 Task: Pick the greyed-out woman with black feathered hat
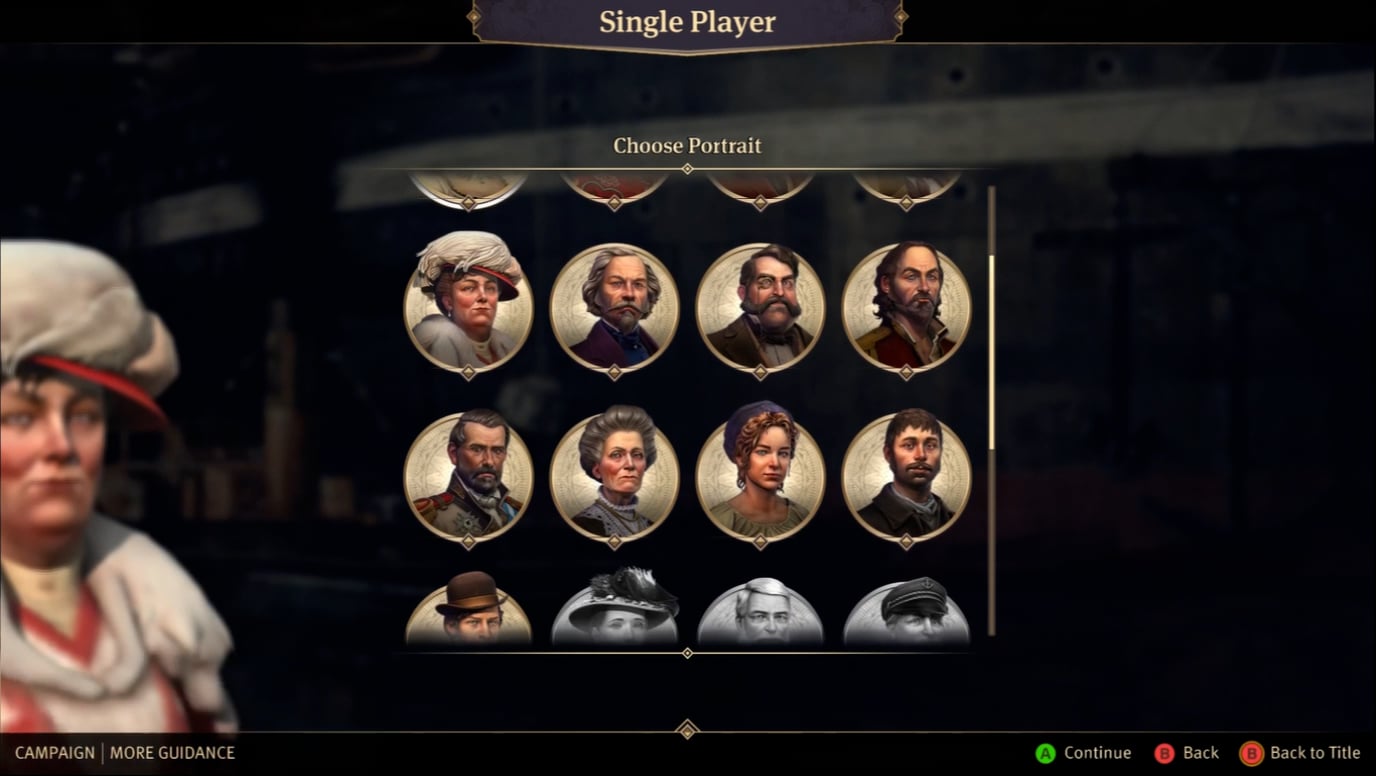tap(614, 610)
